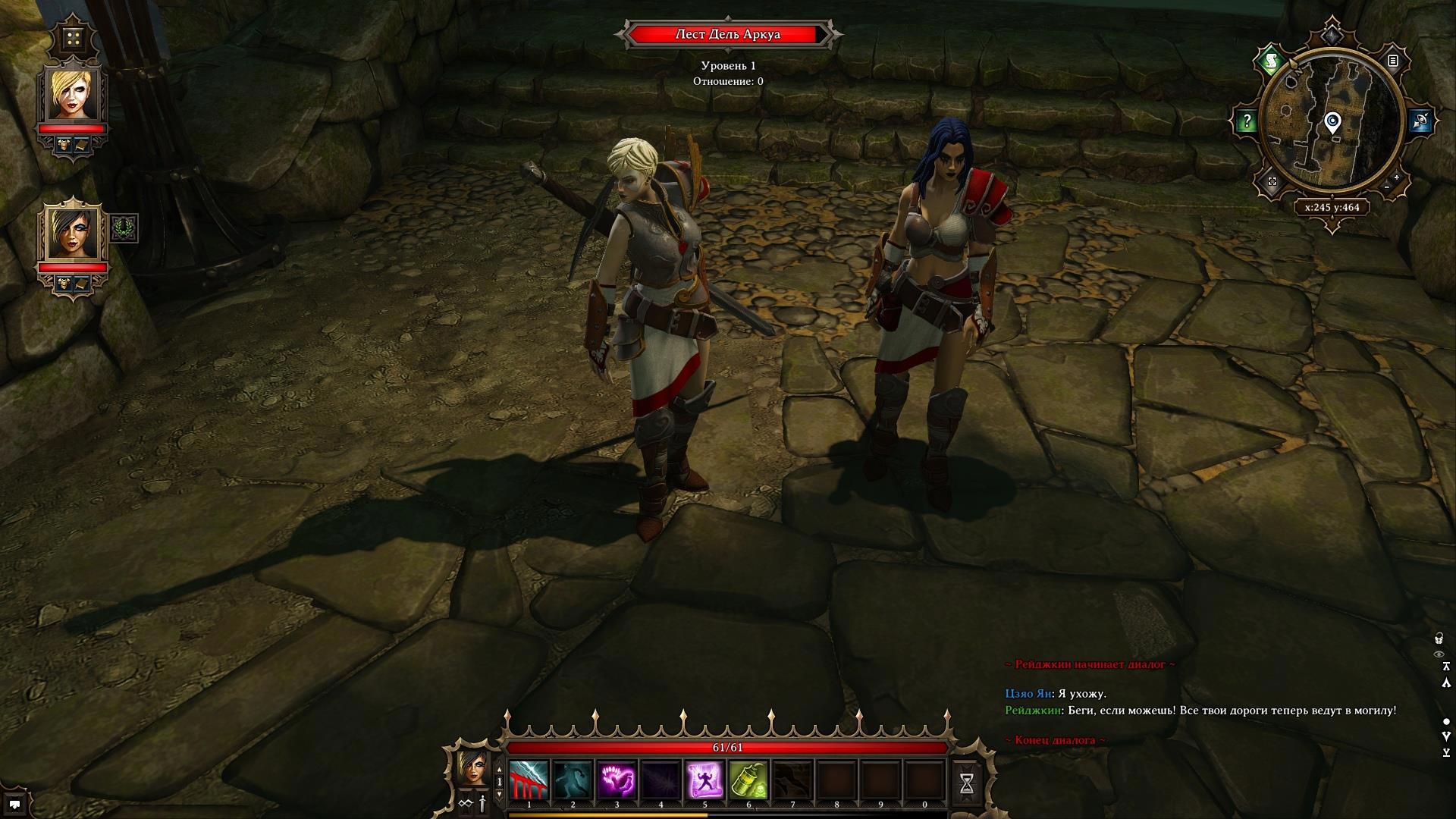Click the expand frame button below minimap
The height and width of the screenshot is (819, 1456).
[x=1272, y=182]
